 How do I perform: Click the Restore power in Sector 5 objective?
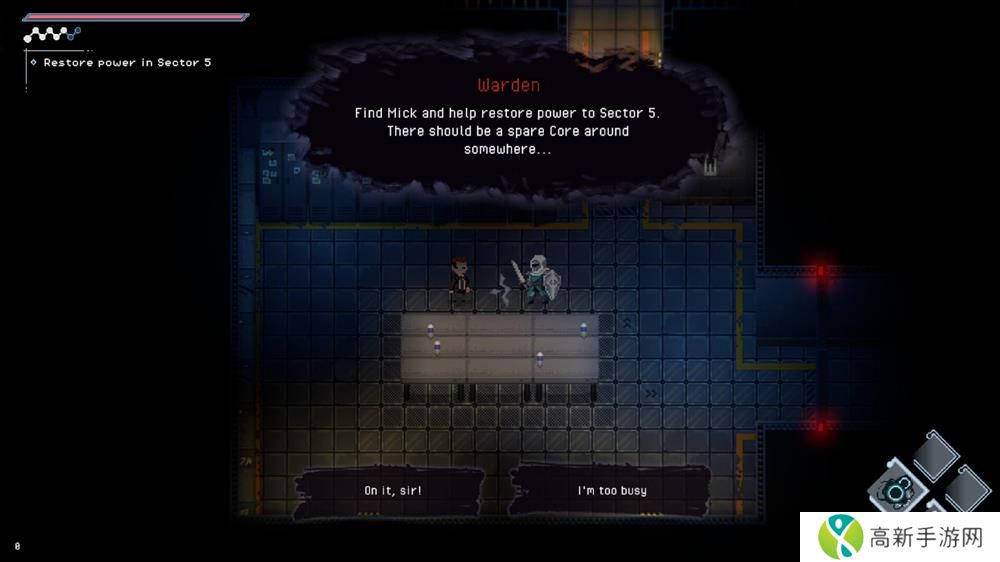(127, 63)
